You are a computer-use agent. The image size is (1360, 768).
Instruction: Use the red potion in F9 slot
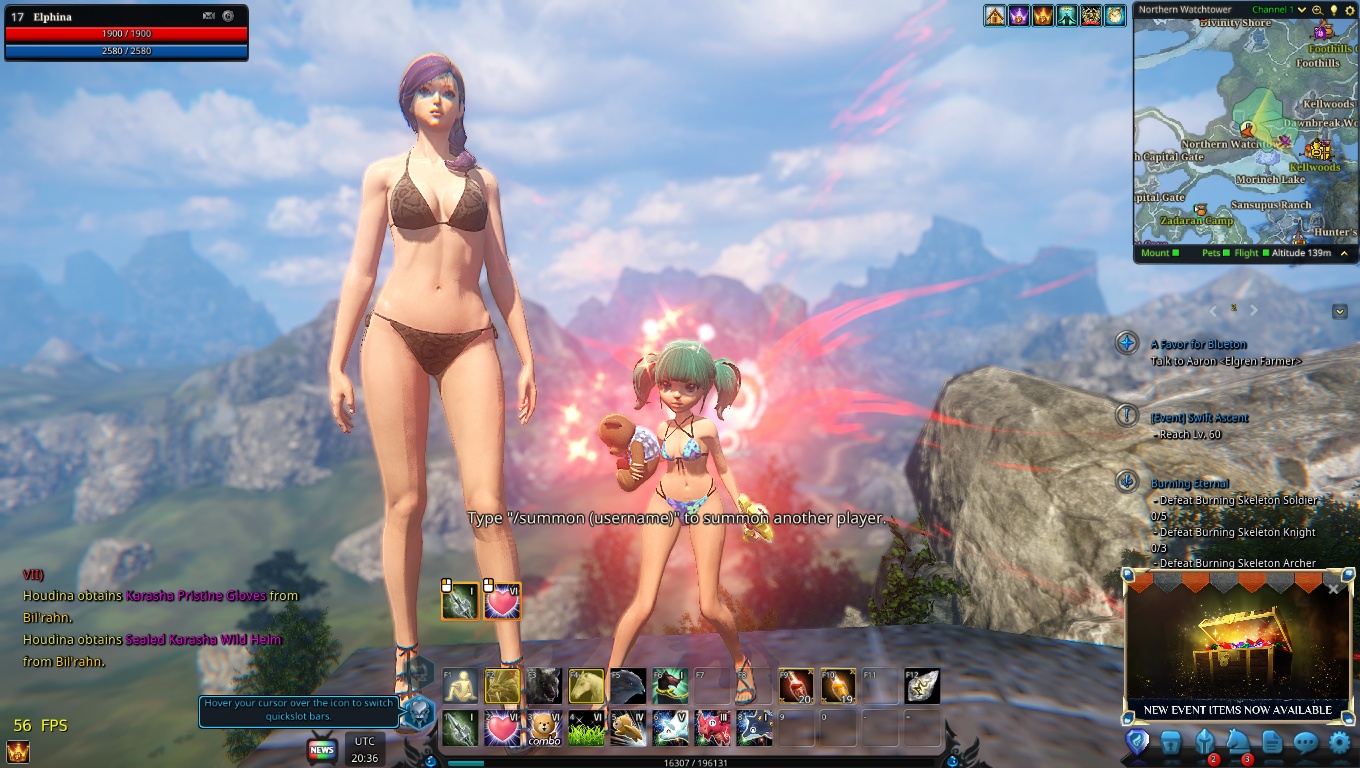pyautogui.click(x=796, y=686)
